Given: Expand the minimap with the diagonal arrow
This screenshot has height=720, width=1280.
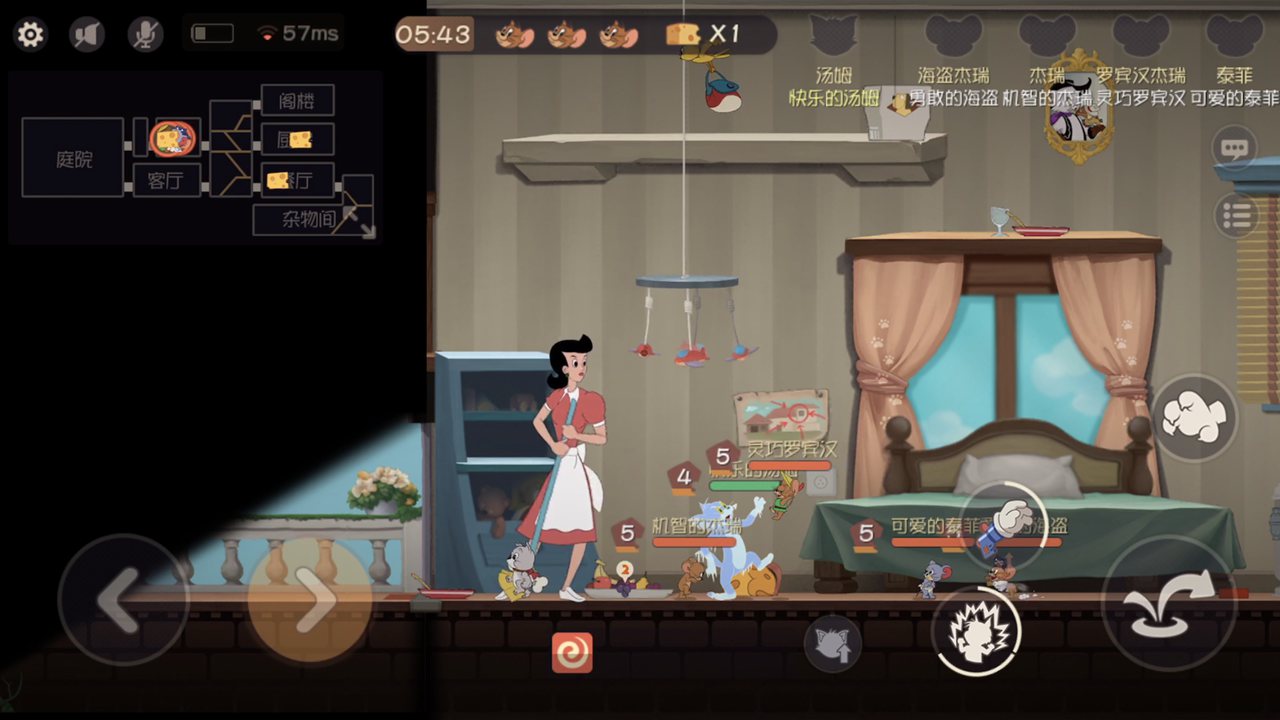Looking at the screenshot, I should coord(364,227).
